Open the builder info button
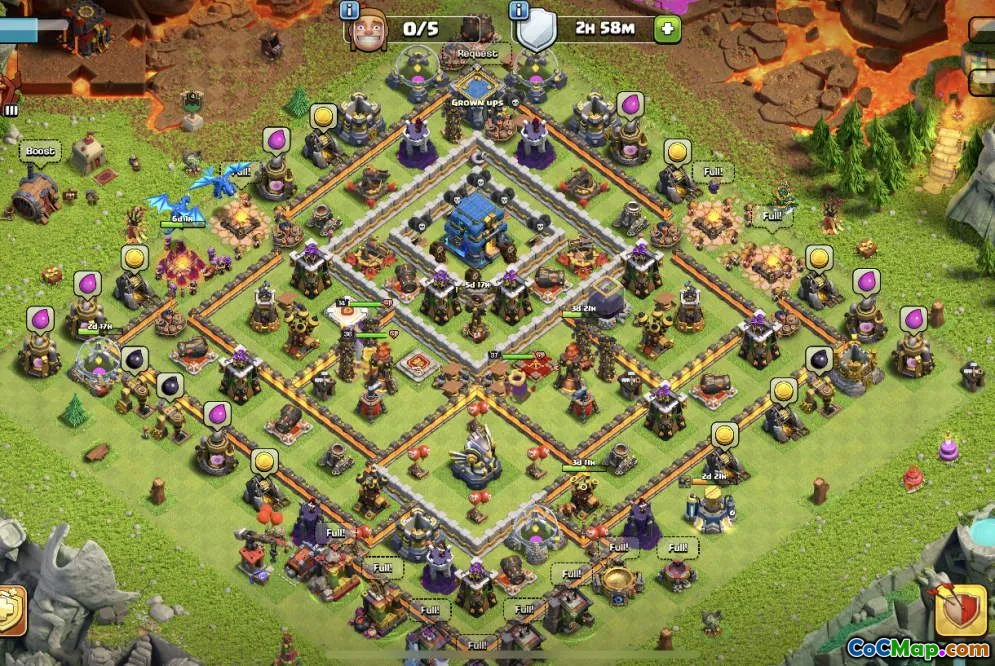The height and width of the screenshot is (666, 995). [x=349, y=10]
